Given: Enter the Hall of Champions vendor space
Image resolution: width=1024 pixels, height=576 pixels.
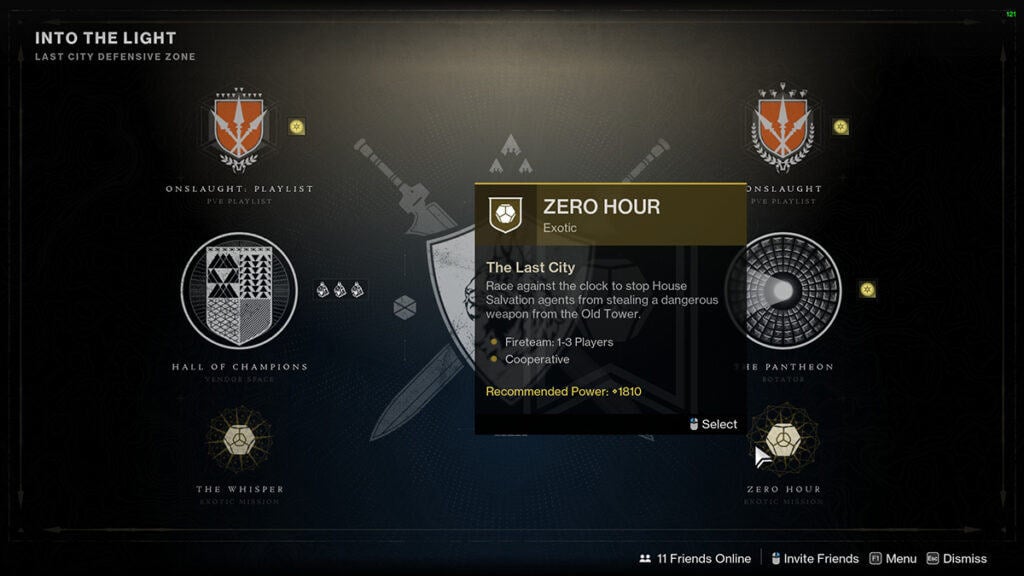Looking at the screenshot, I should tap(239, 291).
